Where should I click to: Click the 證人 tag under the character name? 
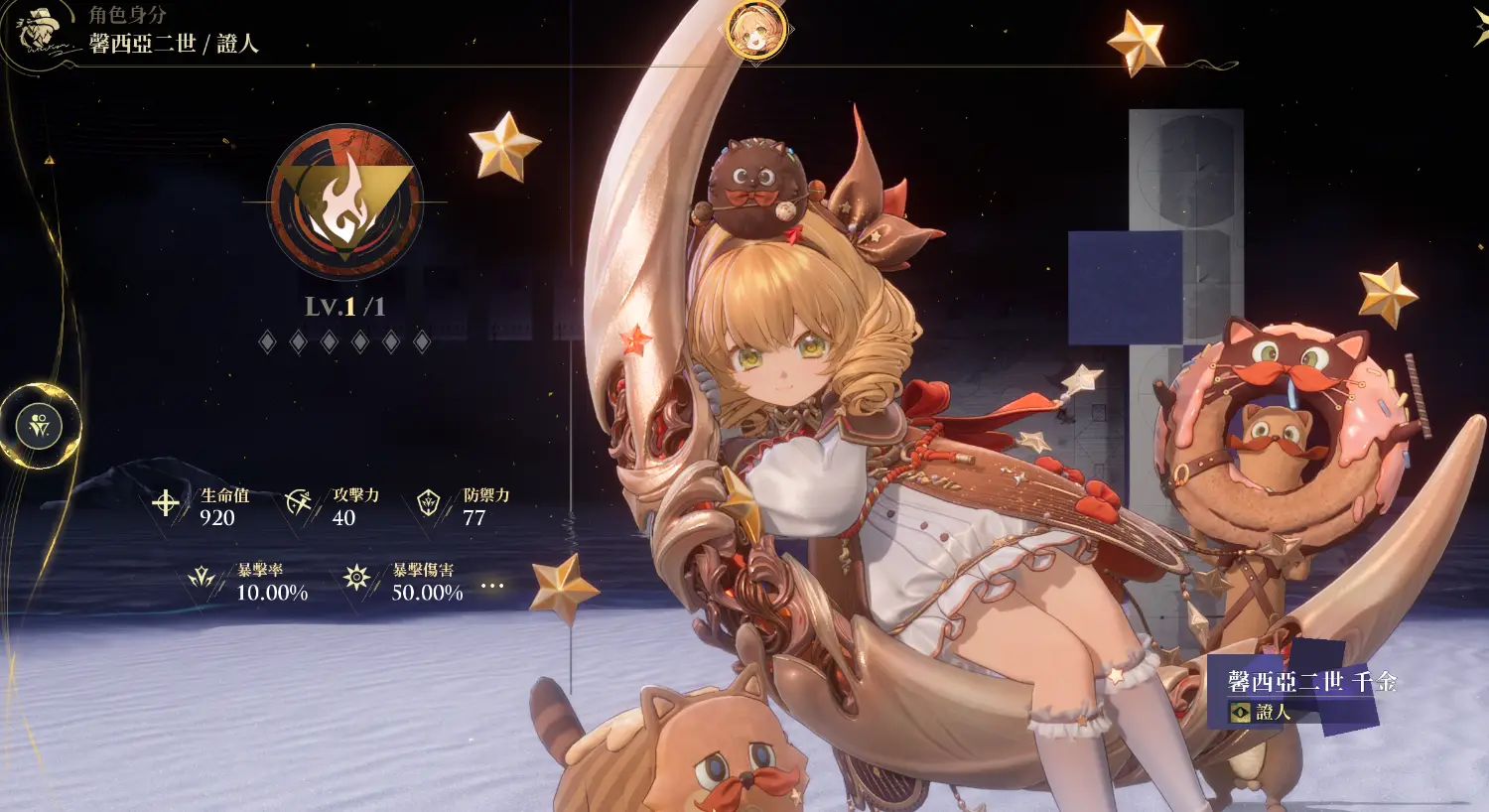point(1261,712)
